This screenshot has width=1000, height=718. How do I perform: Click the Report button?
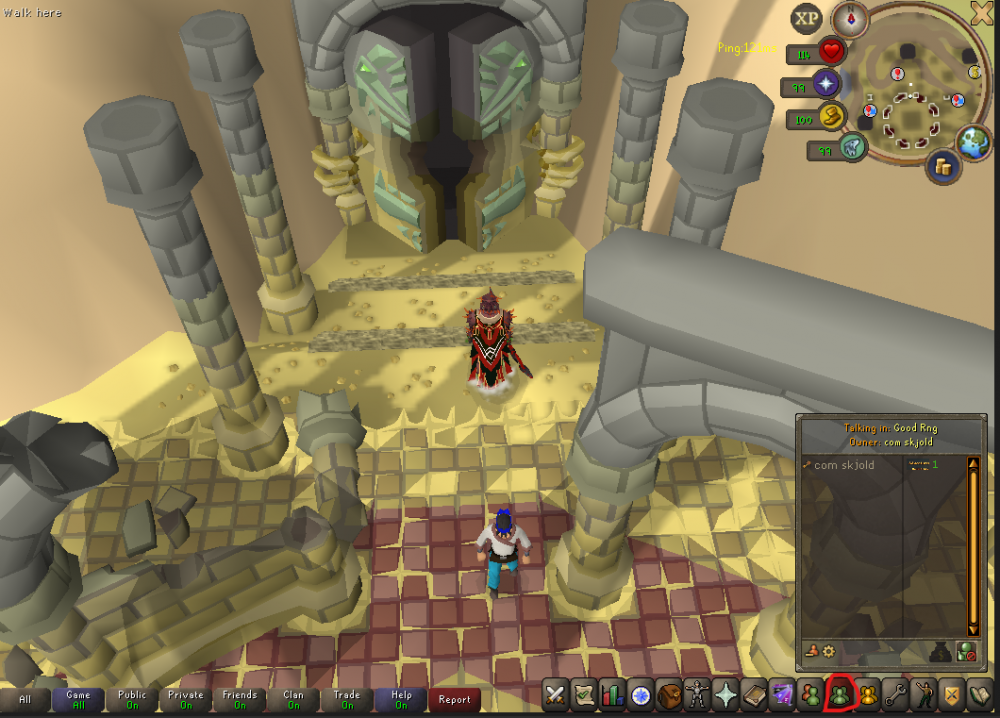tap(454, 700)
